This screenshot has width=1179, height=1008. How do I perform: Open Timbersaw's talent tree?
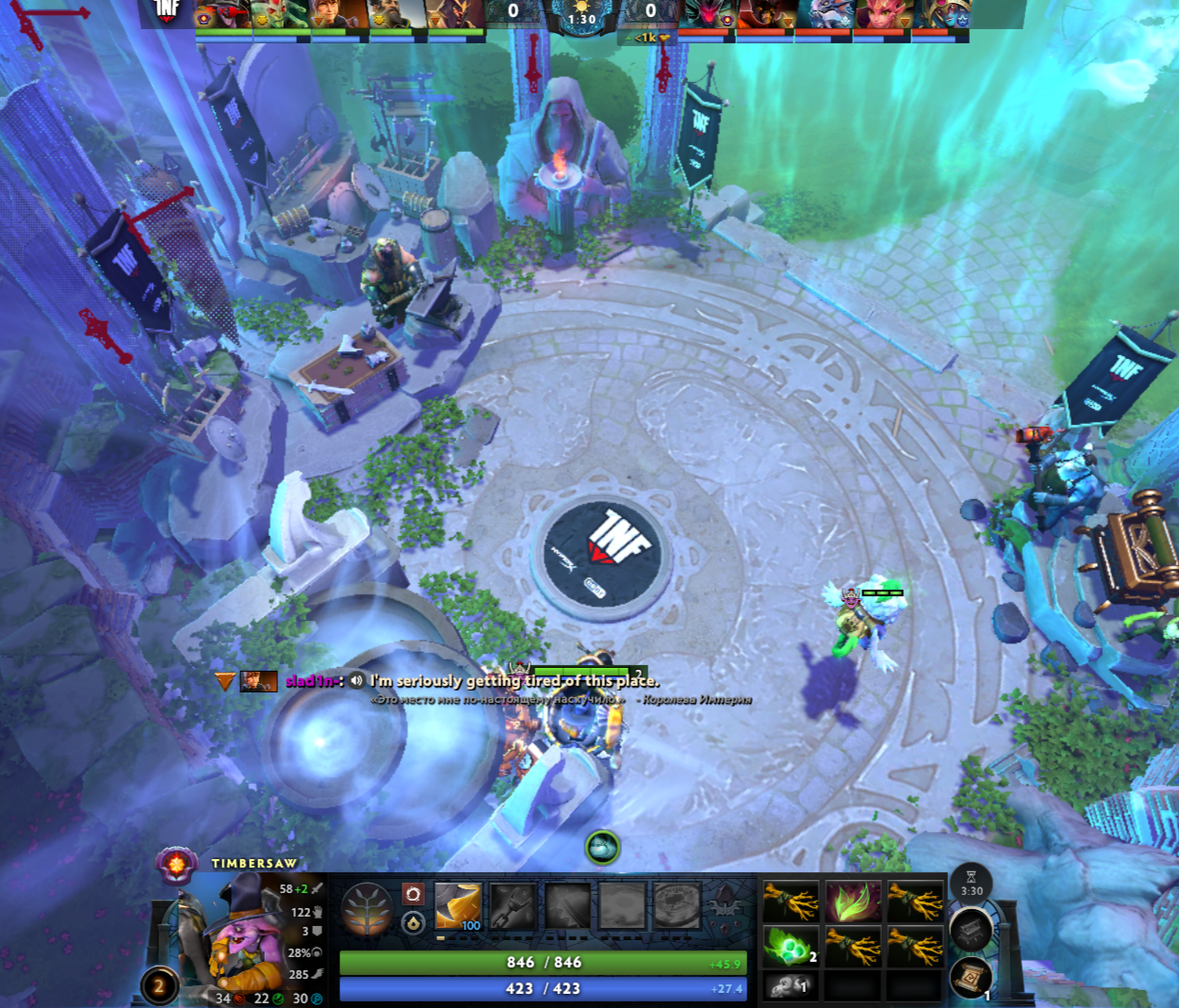coord(367,909)
